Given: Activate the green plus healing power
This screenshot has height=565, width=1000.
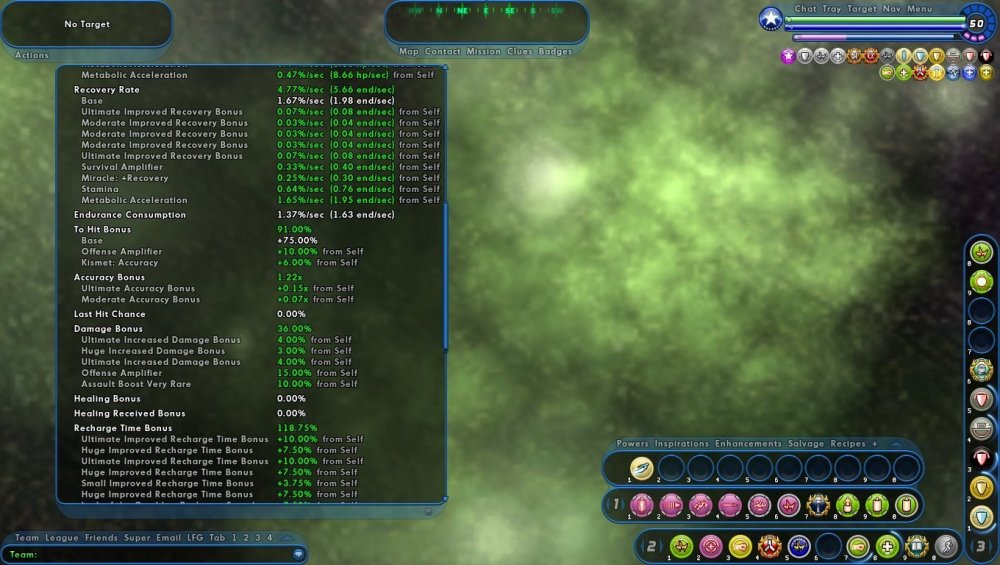Looking at the screenshot, I should click(x=887, y=546).
